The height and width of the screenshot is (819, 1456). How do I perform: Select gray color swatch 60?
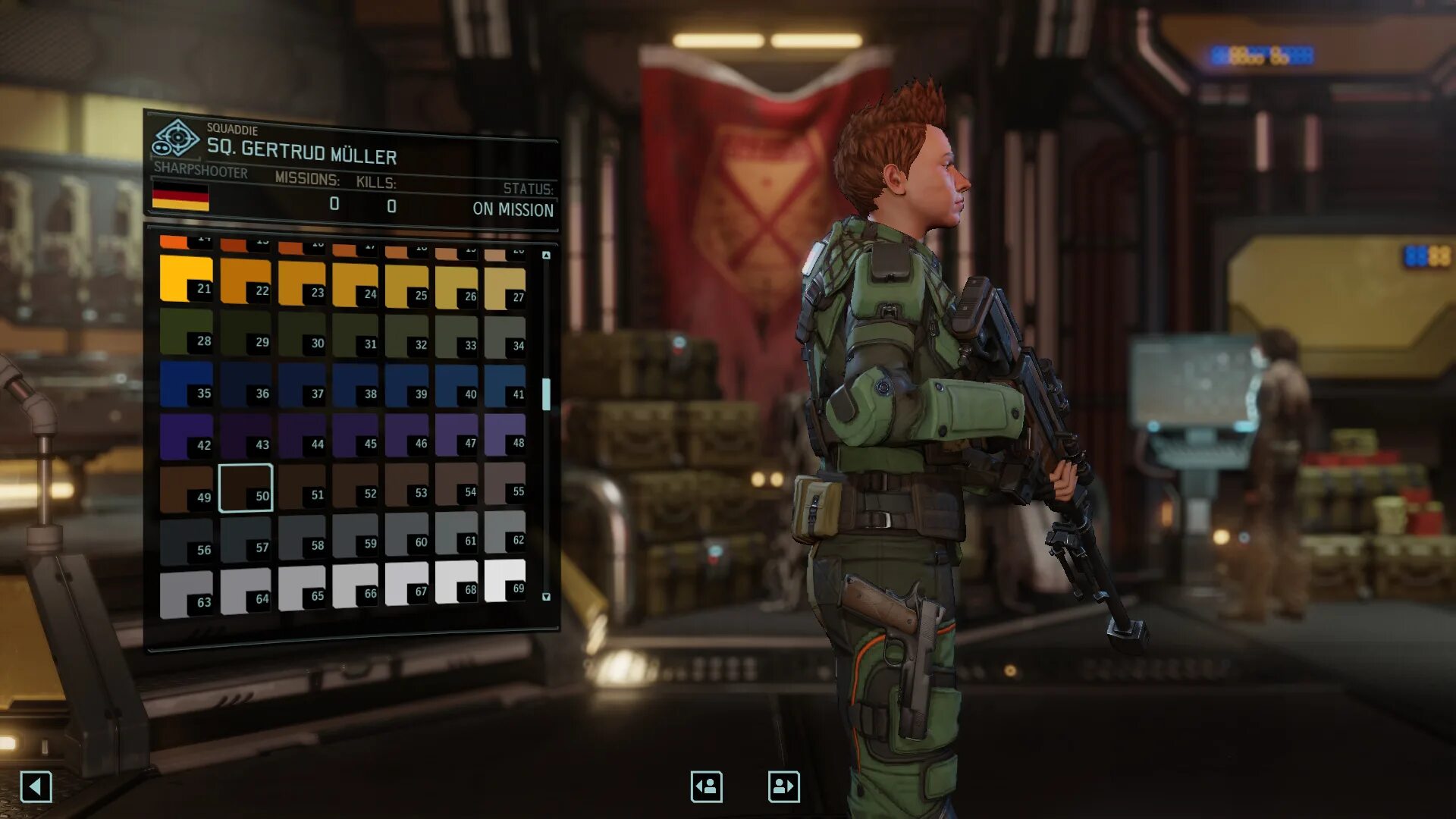pos(406,534)
